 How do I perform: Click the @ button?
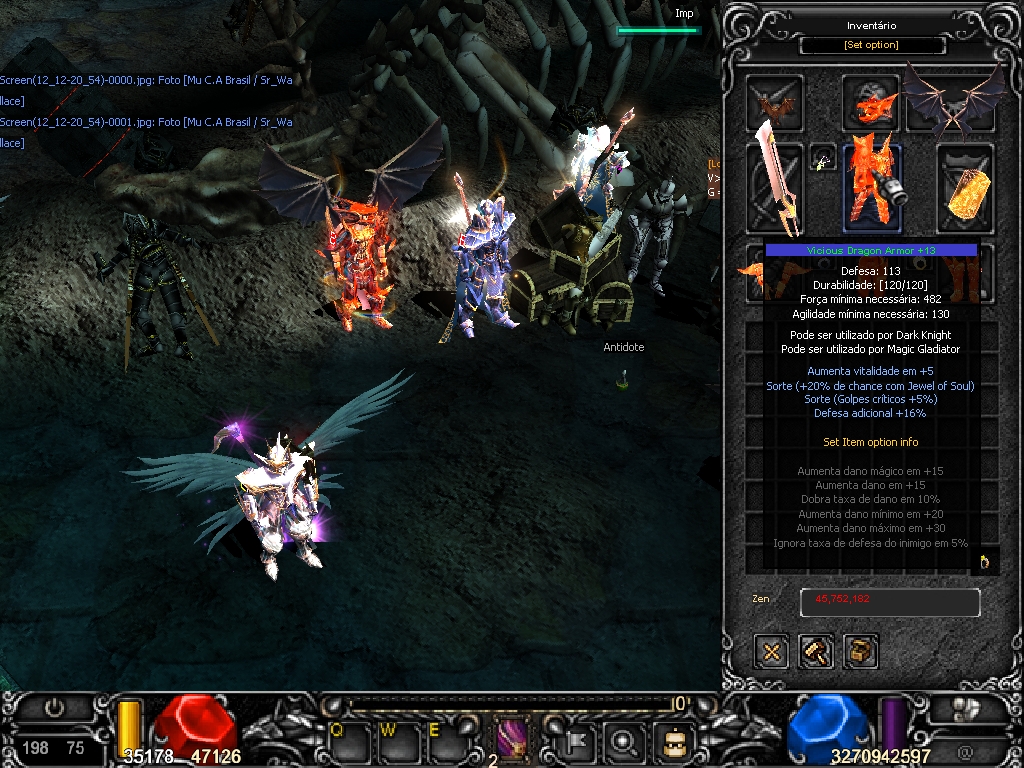click(x=964, y=750)
